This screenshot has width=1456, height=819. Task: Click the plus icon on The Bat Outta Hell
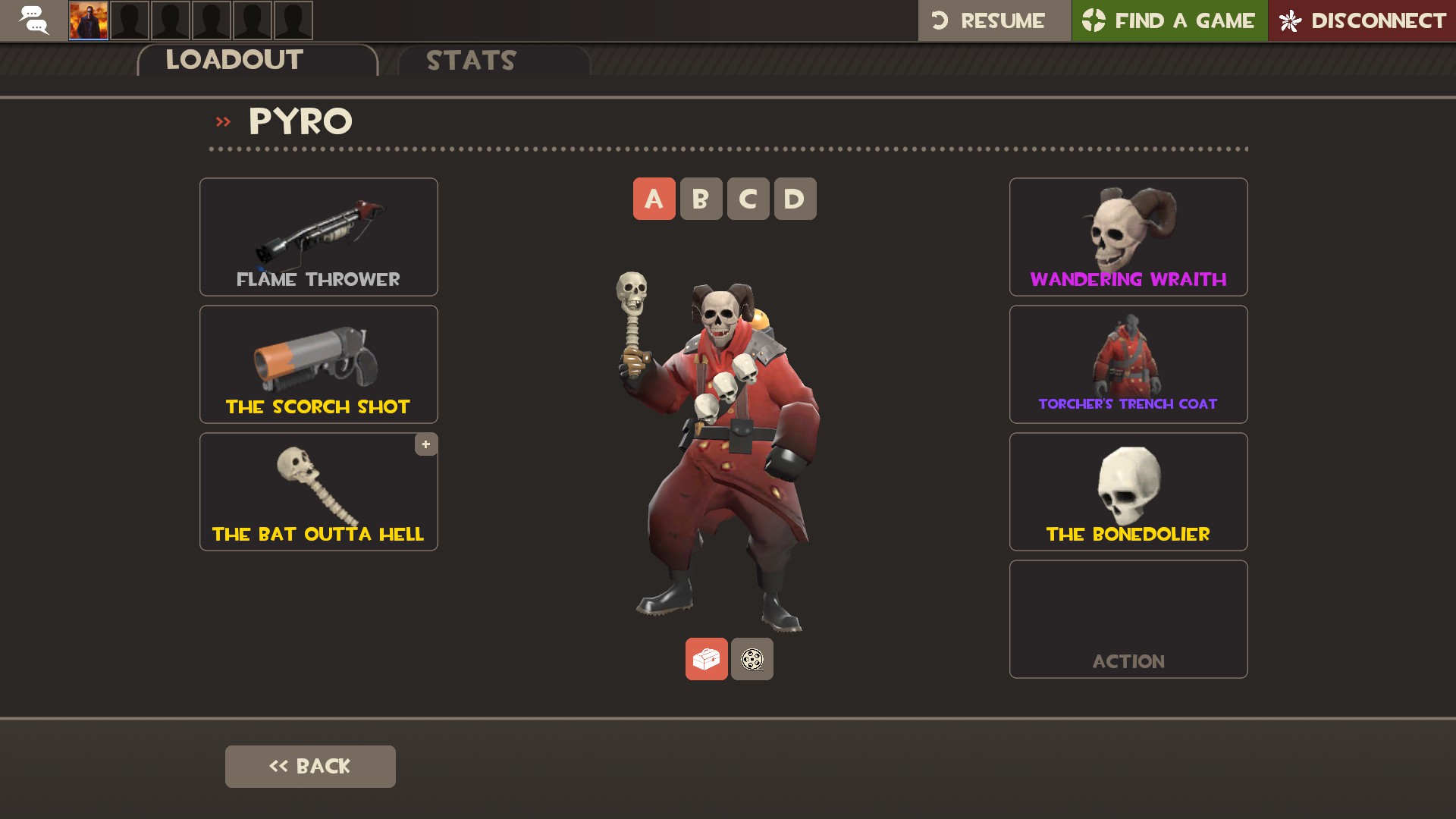tap(425, 445)
